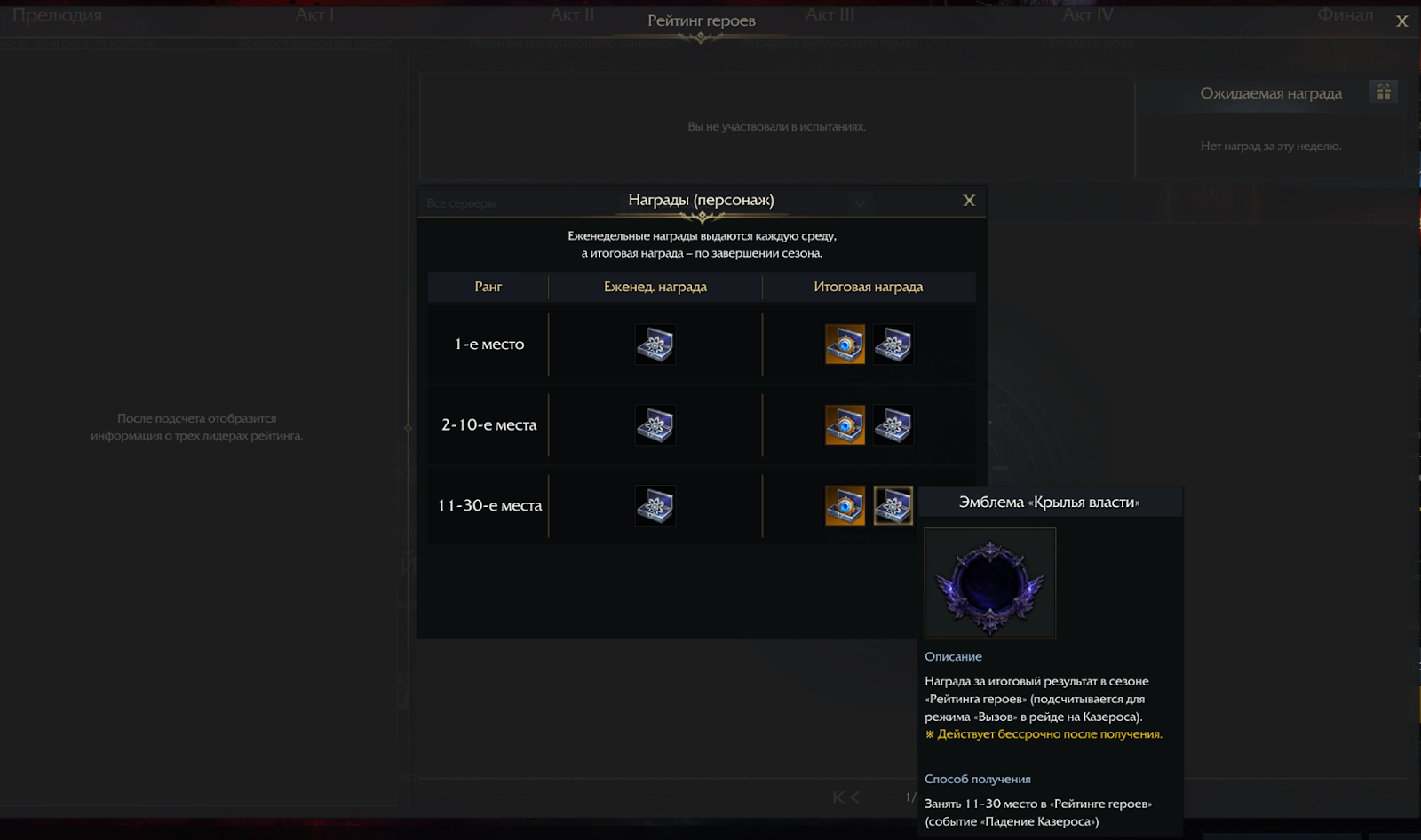Open the Ожидаемая награда gift icon
The height and width of the screenshot is (840, 1421).
click(x=1383, y=92)
